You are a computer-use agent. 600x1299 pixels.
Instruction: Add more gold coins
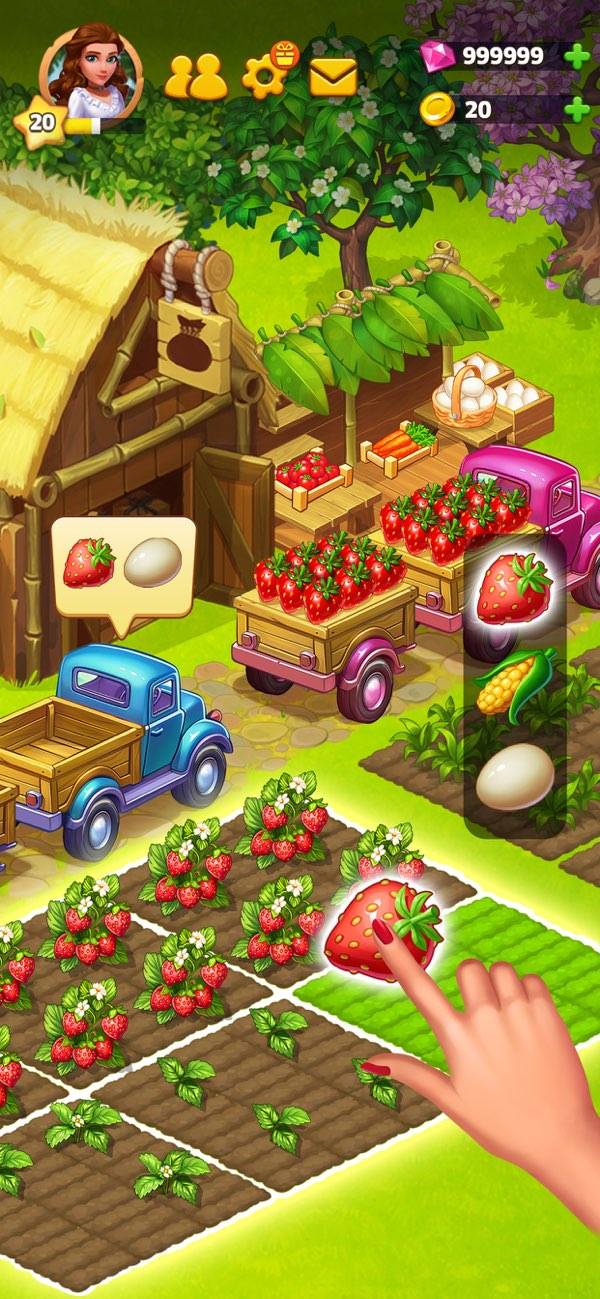577,109
